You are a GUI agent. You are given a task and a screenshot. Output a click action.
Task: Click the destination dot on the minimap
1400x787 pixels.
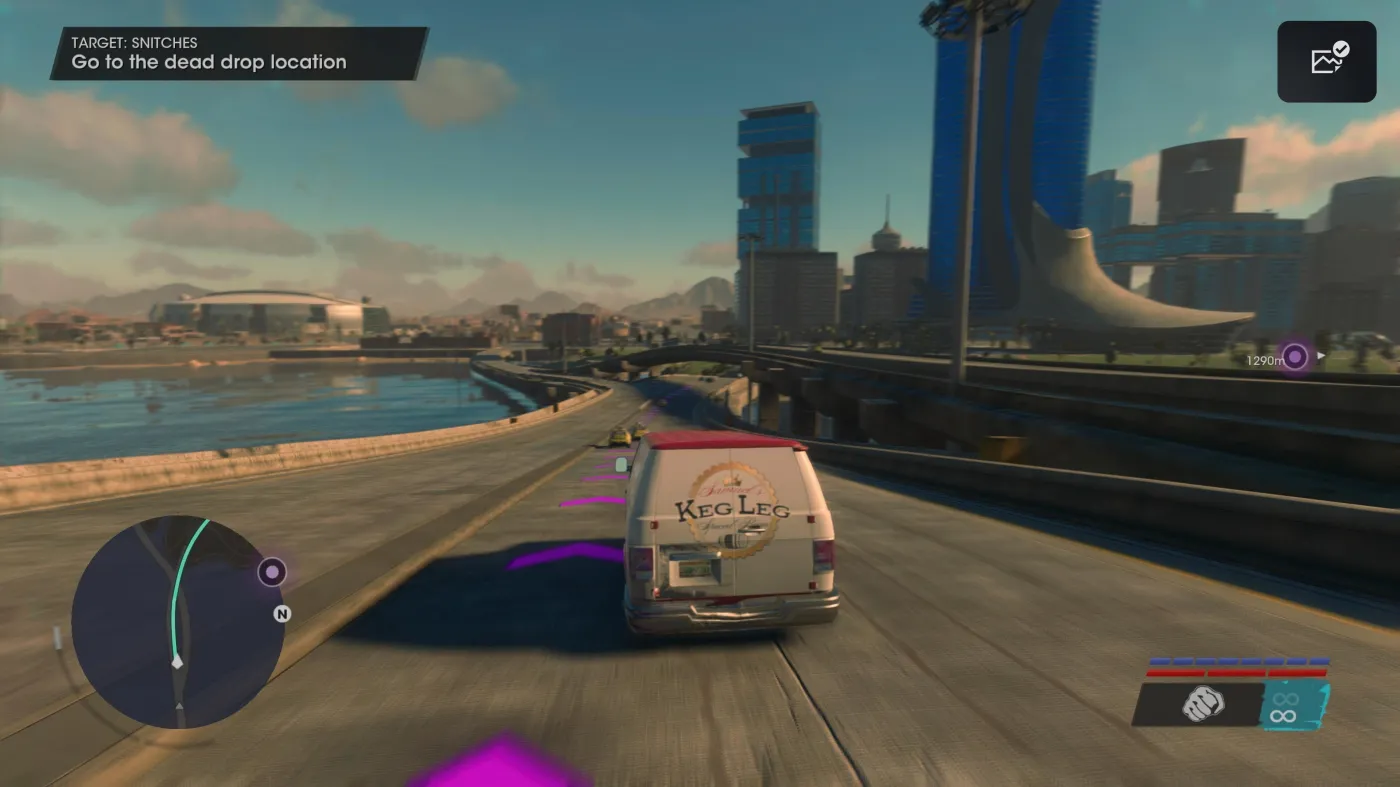[272, 571]
